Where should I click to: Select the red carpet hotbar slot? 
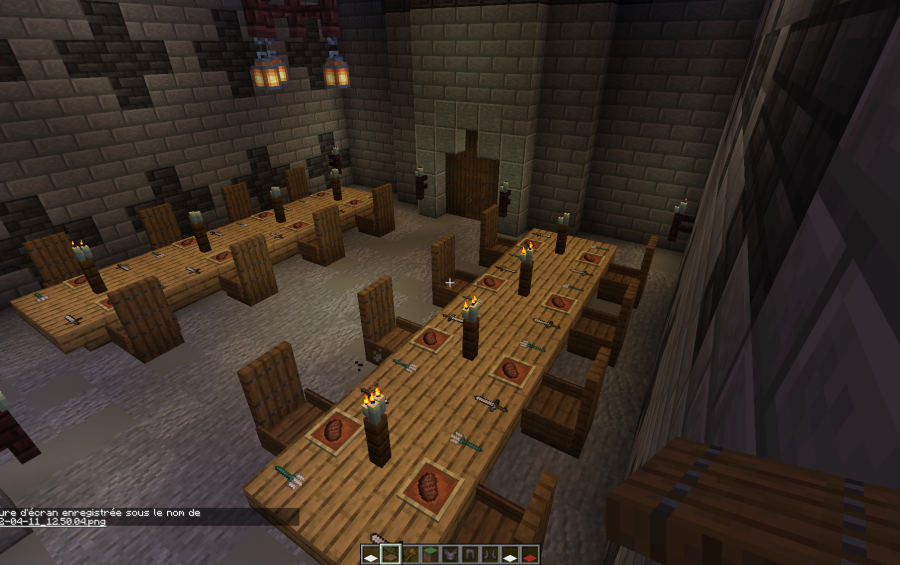(x=530, y=554)
